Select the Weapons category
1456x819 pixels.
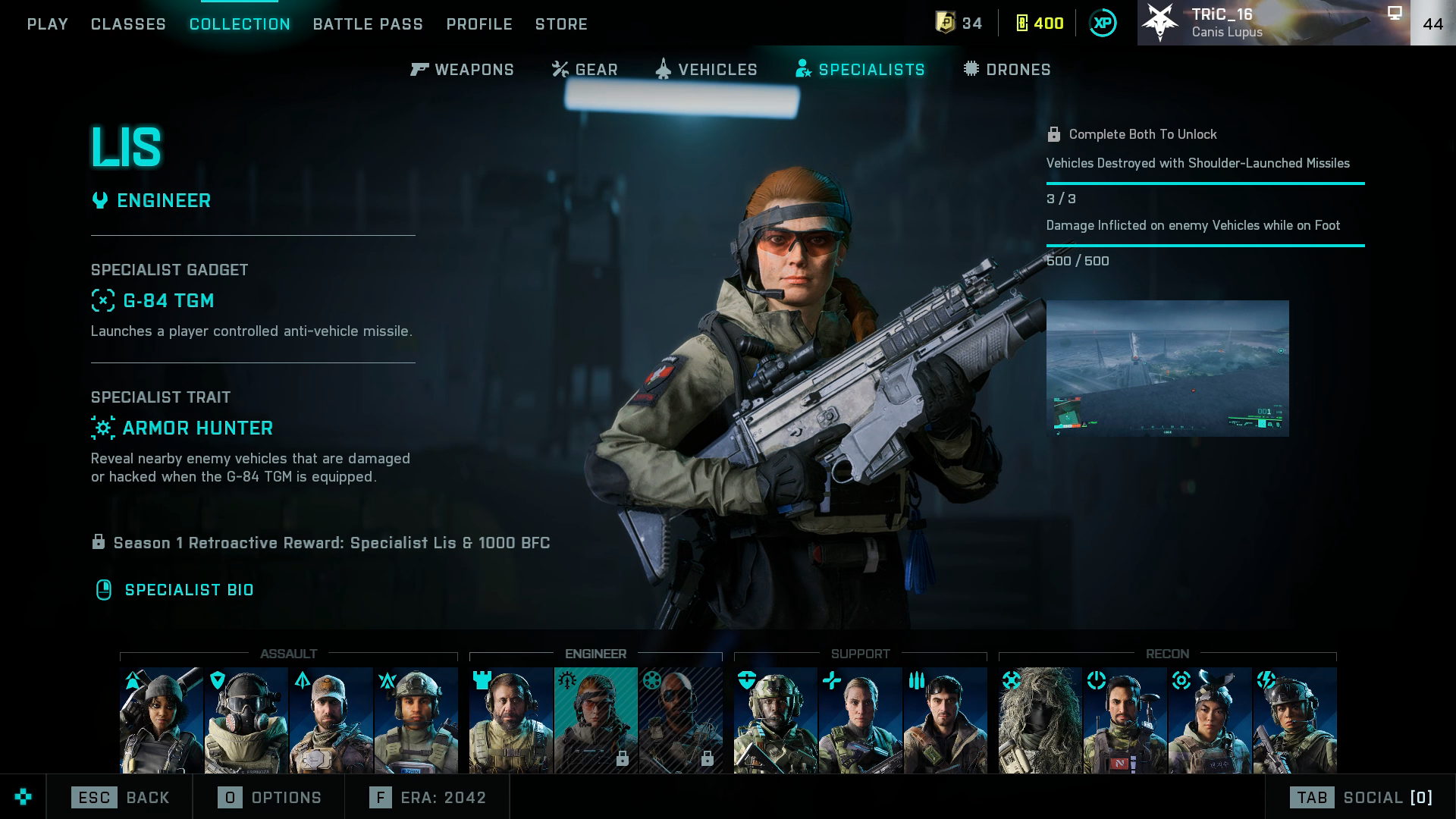point(463,70)
